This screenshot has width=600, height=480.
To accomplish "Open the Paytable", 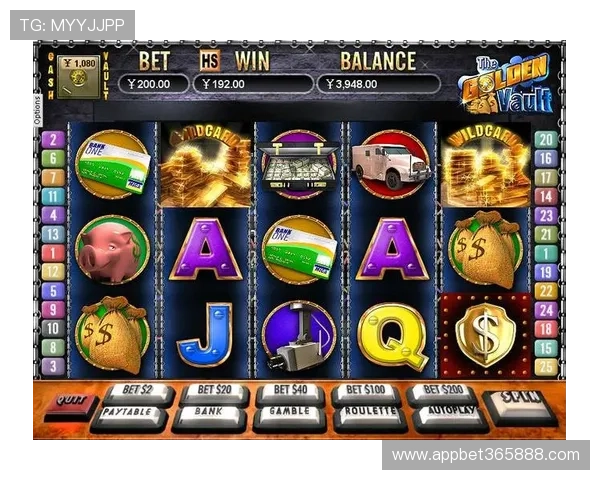I will pyautogui.click(x=129, y=413).
